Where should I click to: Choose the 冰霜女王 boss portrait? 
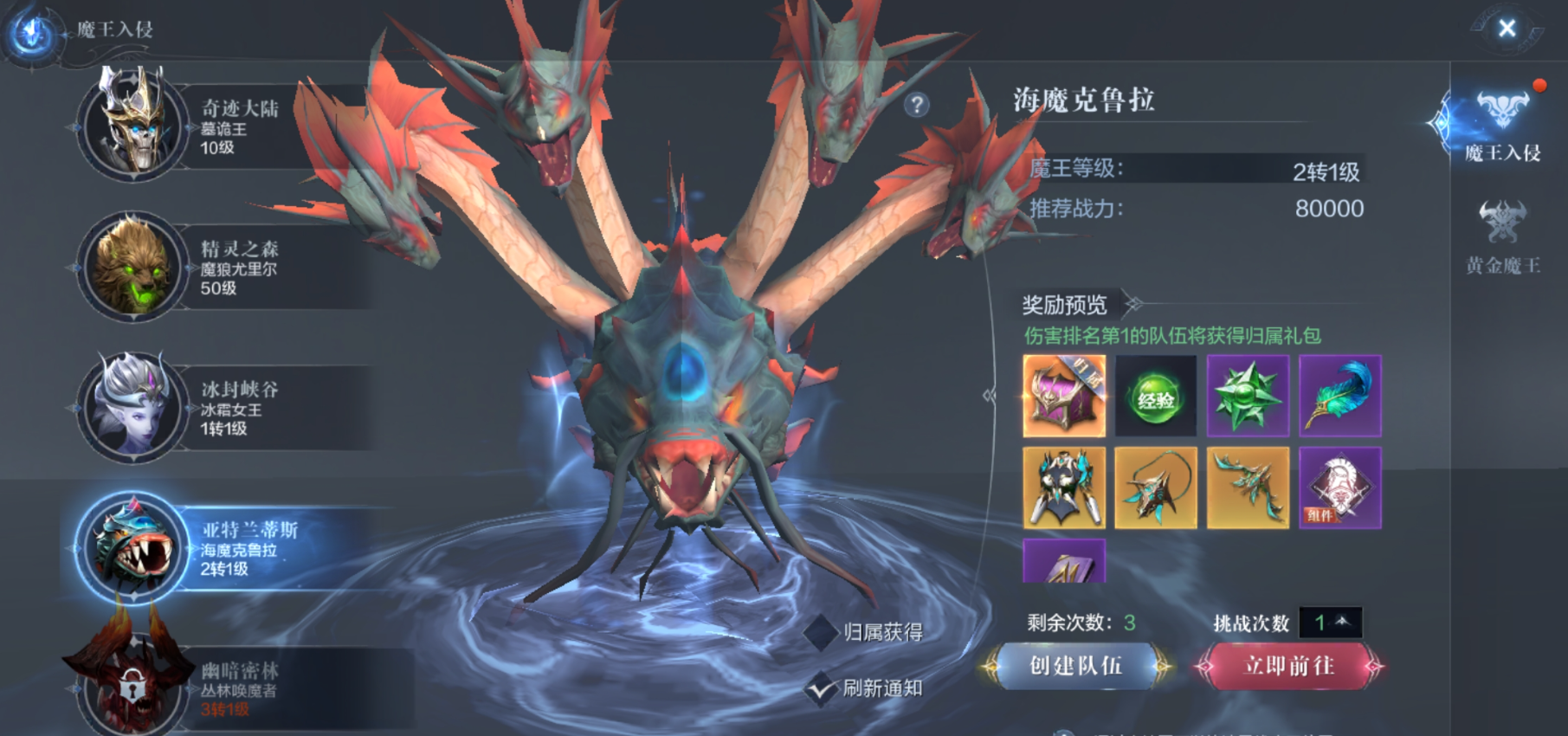click(x=134, y=407)
